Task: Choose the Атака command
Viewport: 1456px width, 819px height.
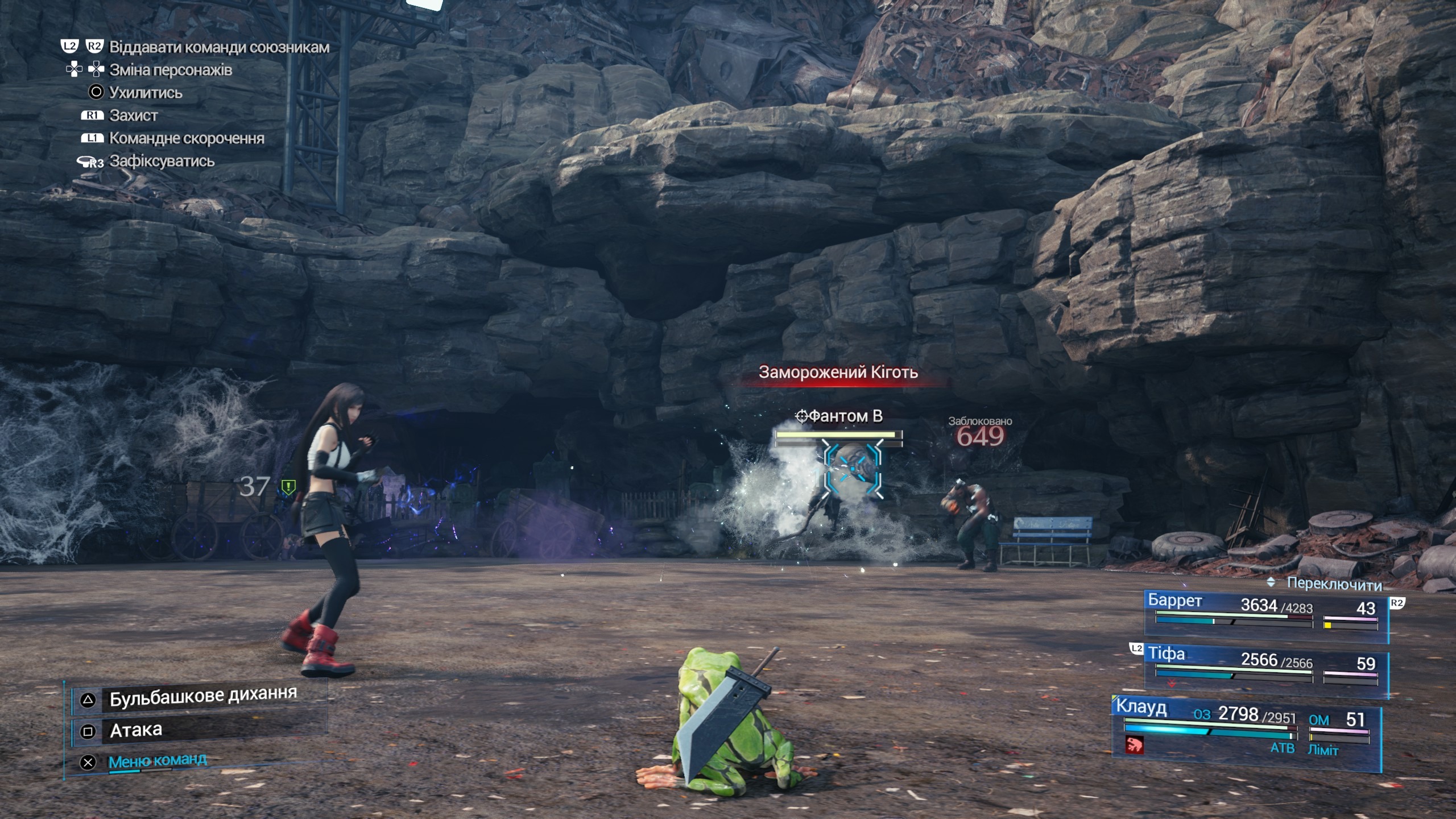Action: 135,730
